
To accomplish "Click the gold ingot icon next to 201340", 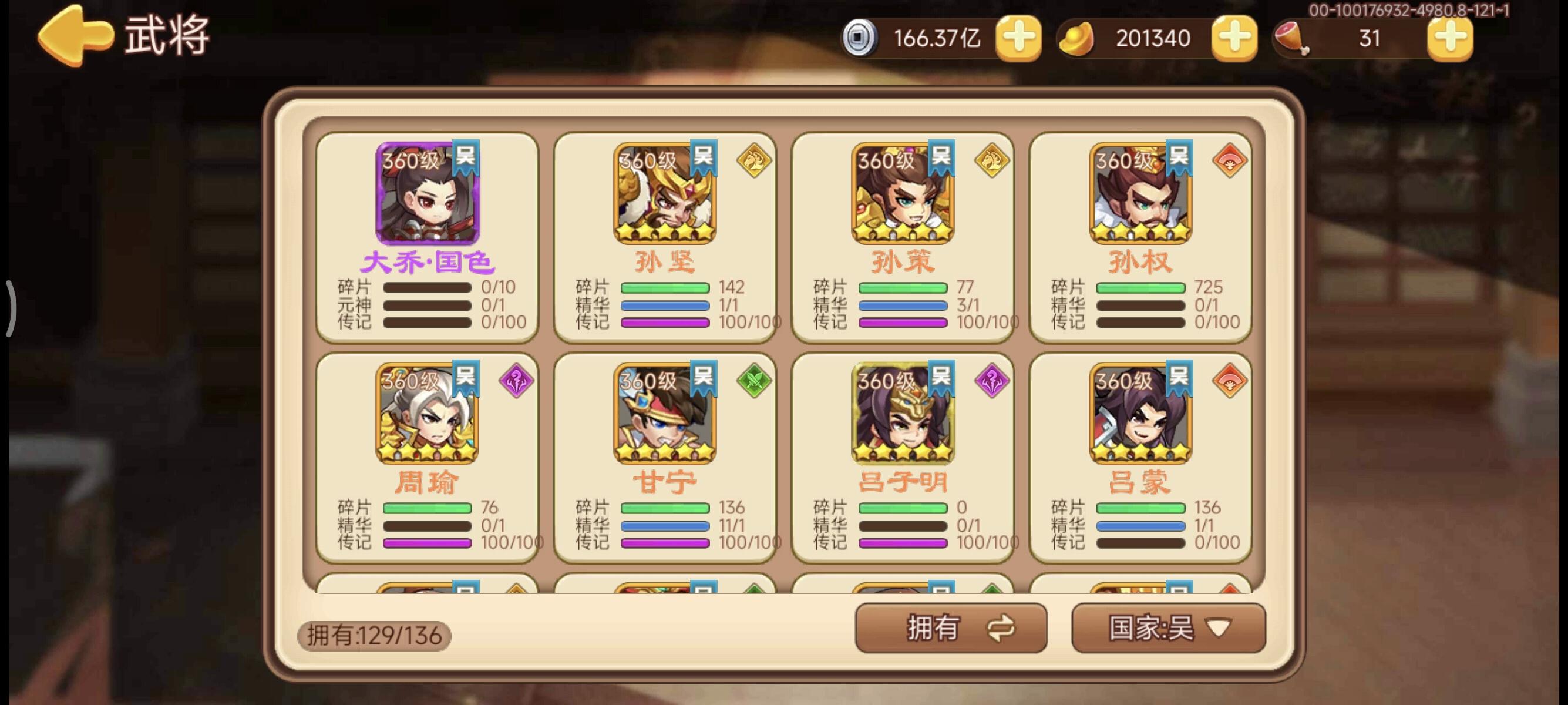I will pos(1078,38).
